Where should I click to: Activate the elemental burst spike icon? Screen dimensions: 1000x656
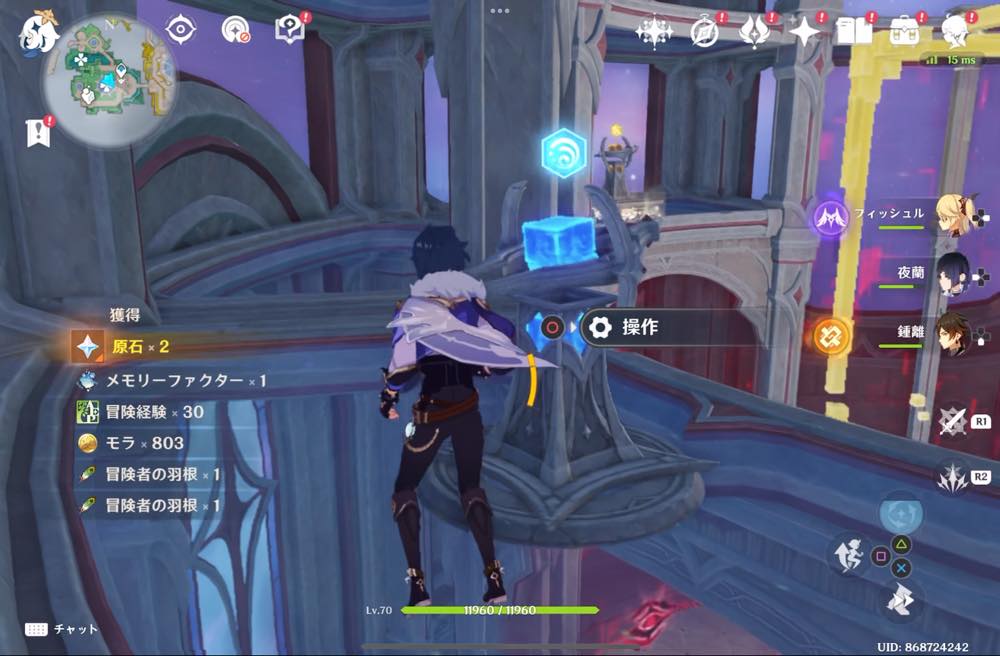pyautogui.click(x=954, y=476)
